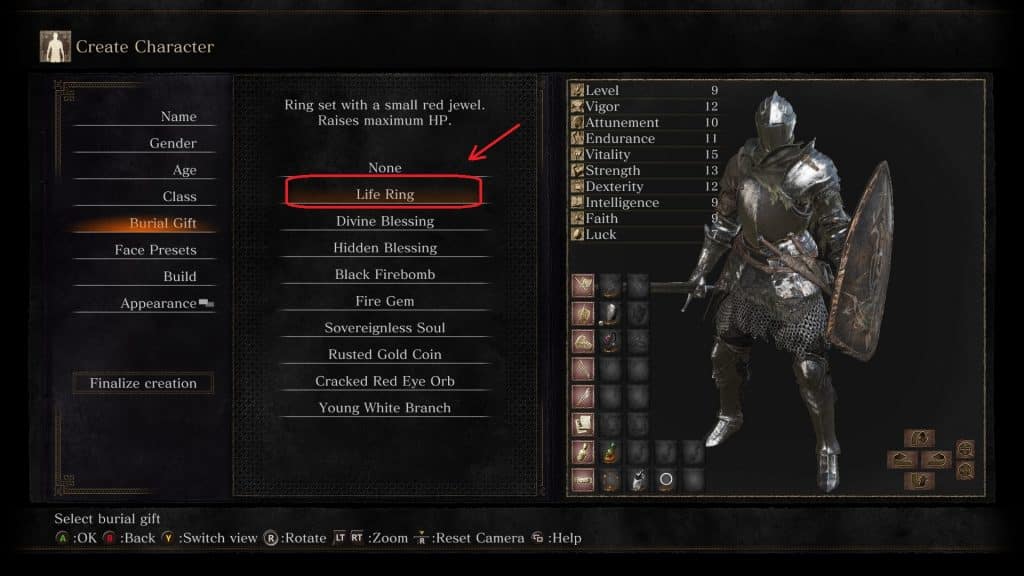The image size is (1024, 576).
Task: Select the Life Ring burial gift
Action: click(385, 194)
